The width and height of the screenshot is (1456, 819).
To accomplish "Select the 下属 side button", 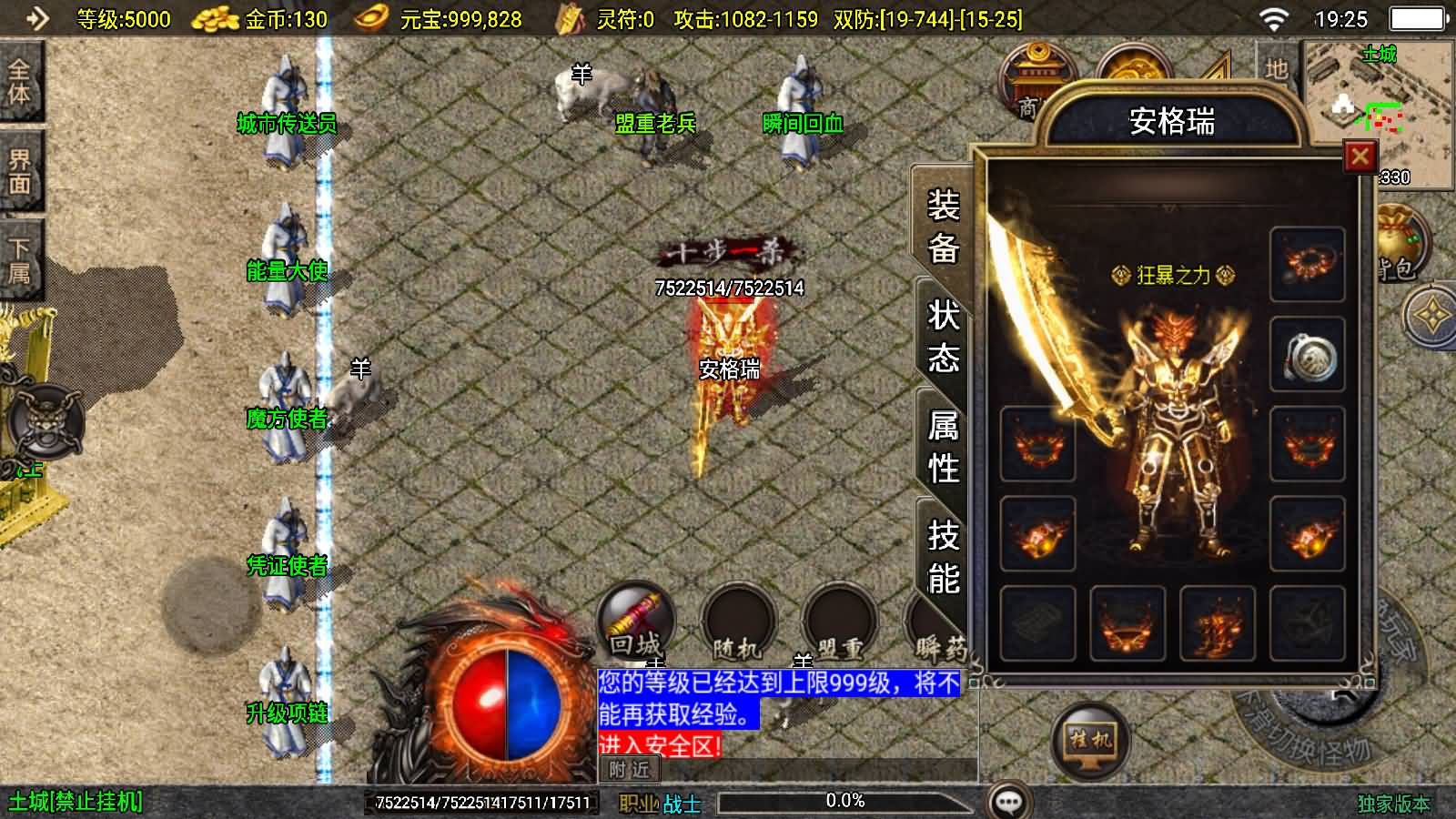I will [x=19, y=259].
